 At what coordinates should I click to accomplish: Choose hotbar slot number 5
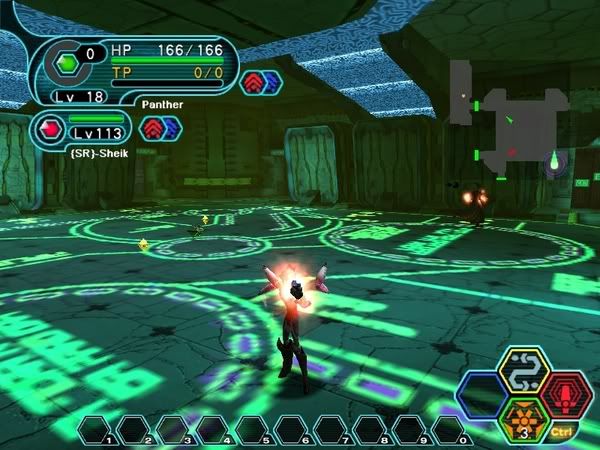click(x=256, y=429)
